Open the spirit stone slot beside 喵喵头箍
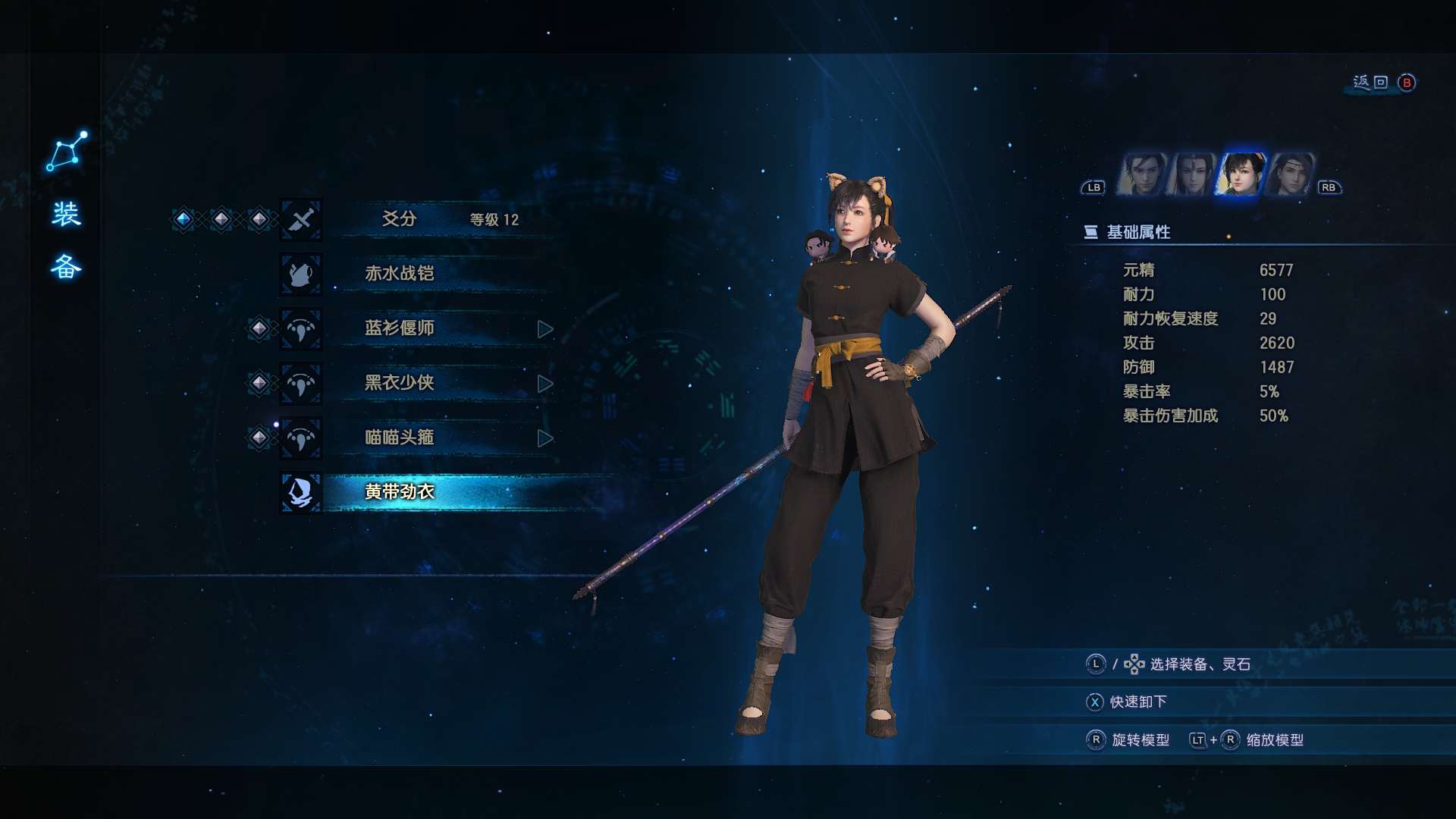This screenshot has width=1456, height=819. 259,438
